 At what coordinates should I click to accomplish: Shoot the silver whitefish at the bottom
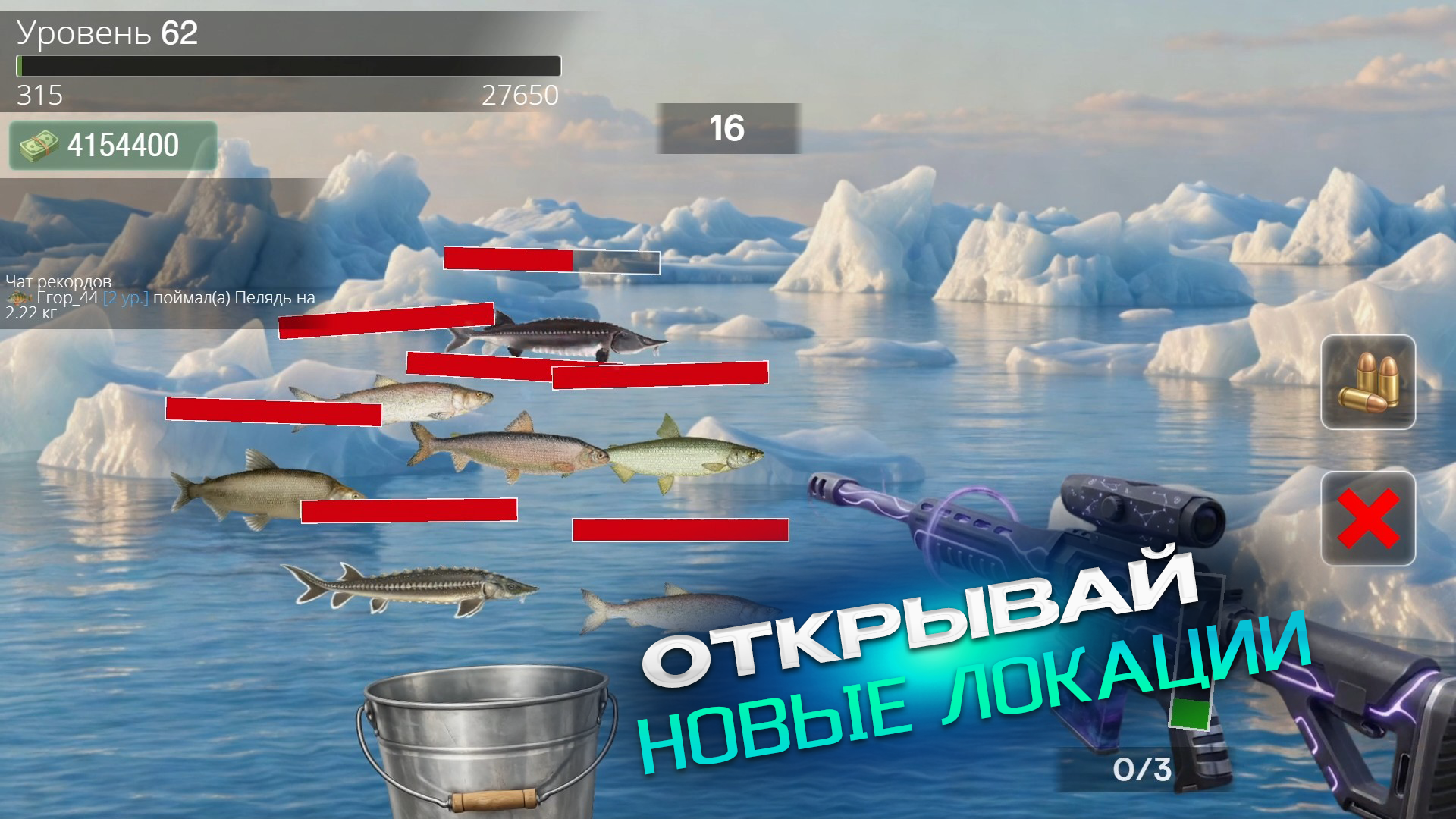tap(675, 607)
